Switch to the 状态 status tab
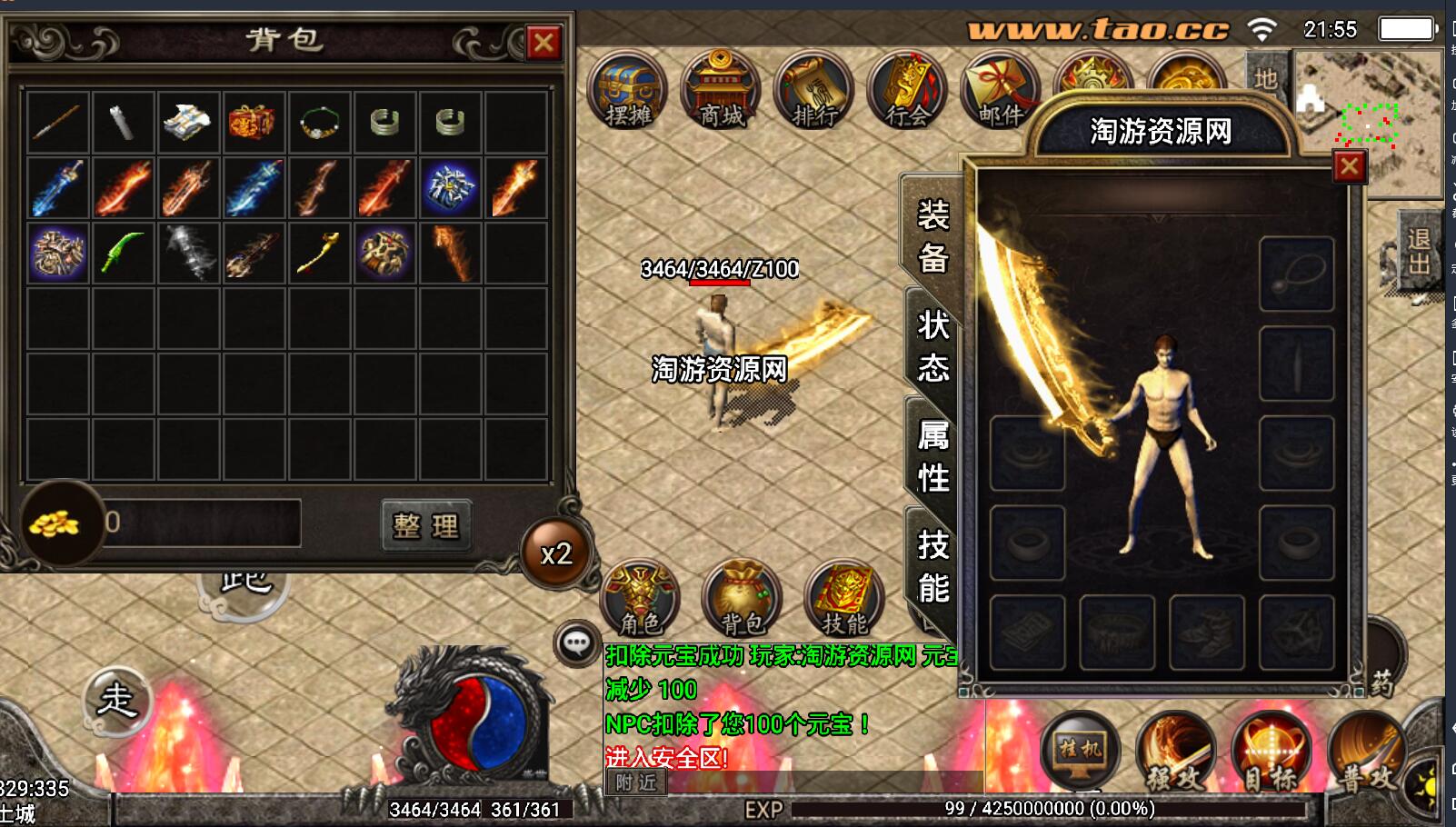 tap(933, 346)
